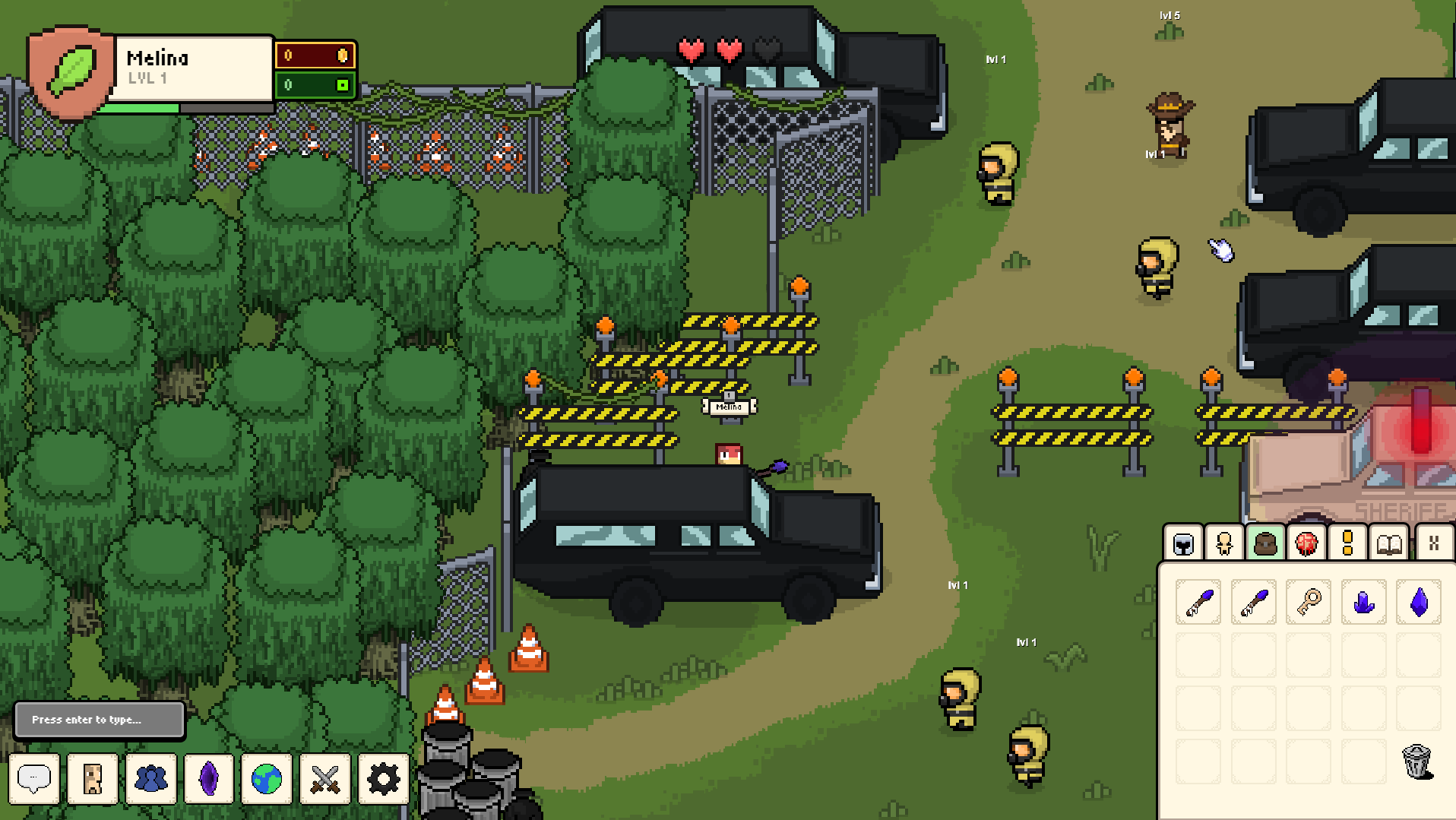This screenshot has width=1456, height=820.
Task: Select the crossed swords button
Action: coord(325,778)
